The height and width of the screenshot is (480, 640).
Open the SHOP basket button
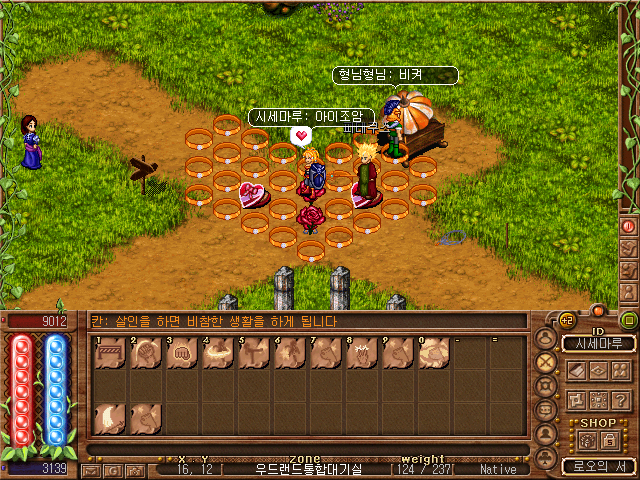coord(589,440)
